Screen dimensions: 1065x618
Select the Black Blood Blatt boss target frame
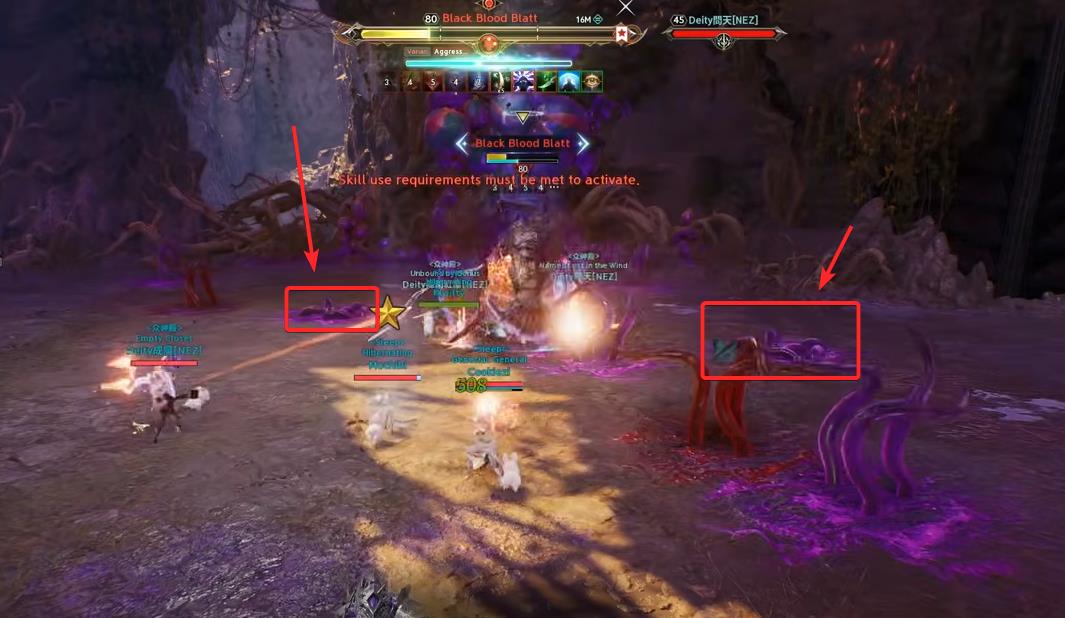(x=488, y=34)
